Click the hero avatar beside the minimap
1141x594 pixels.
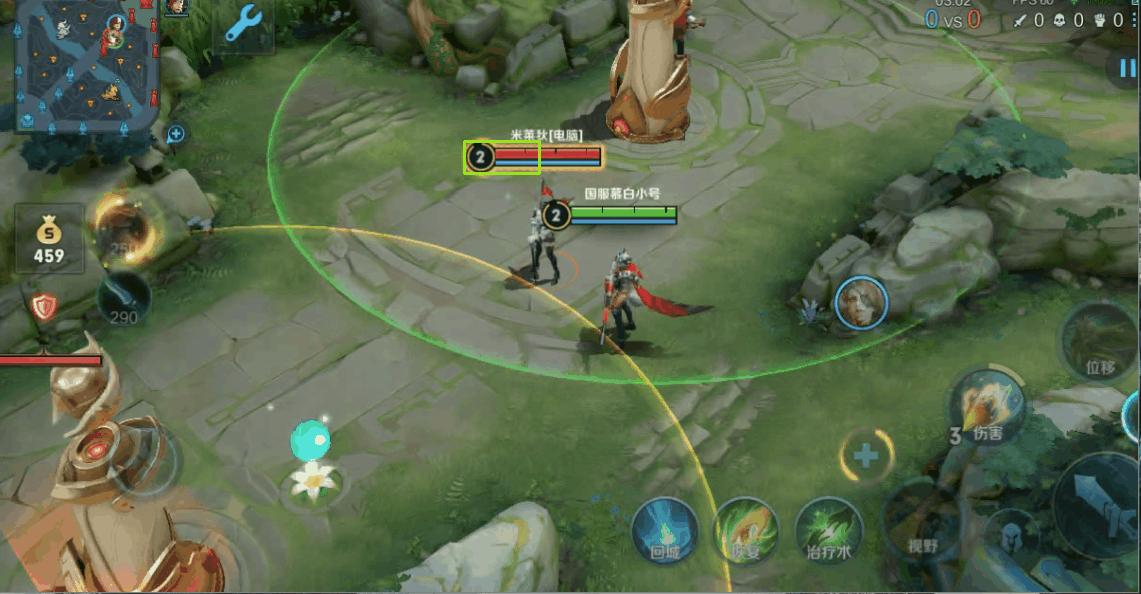[x=176, y=7]
